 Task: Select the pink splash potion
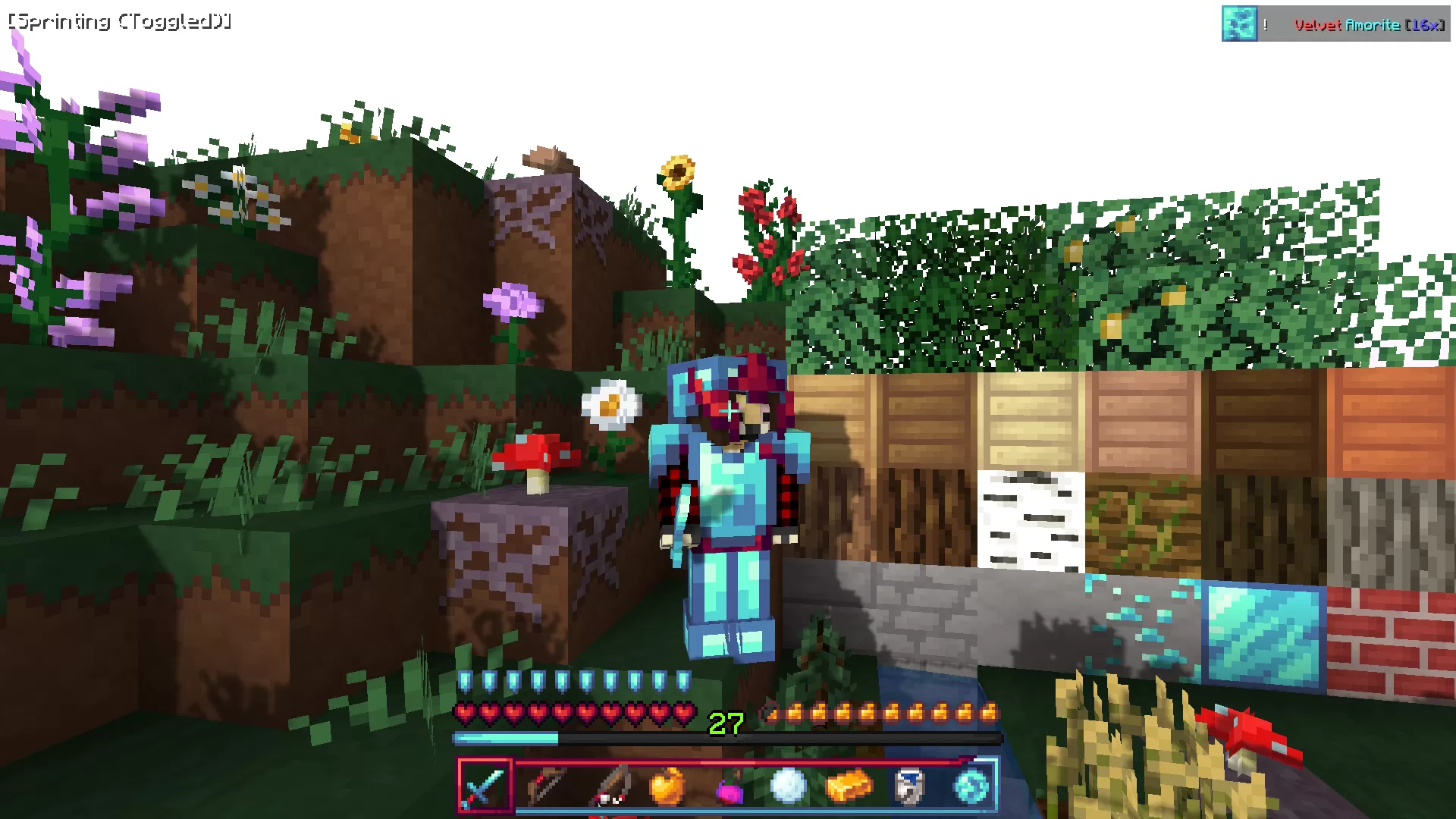(726, 786)
